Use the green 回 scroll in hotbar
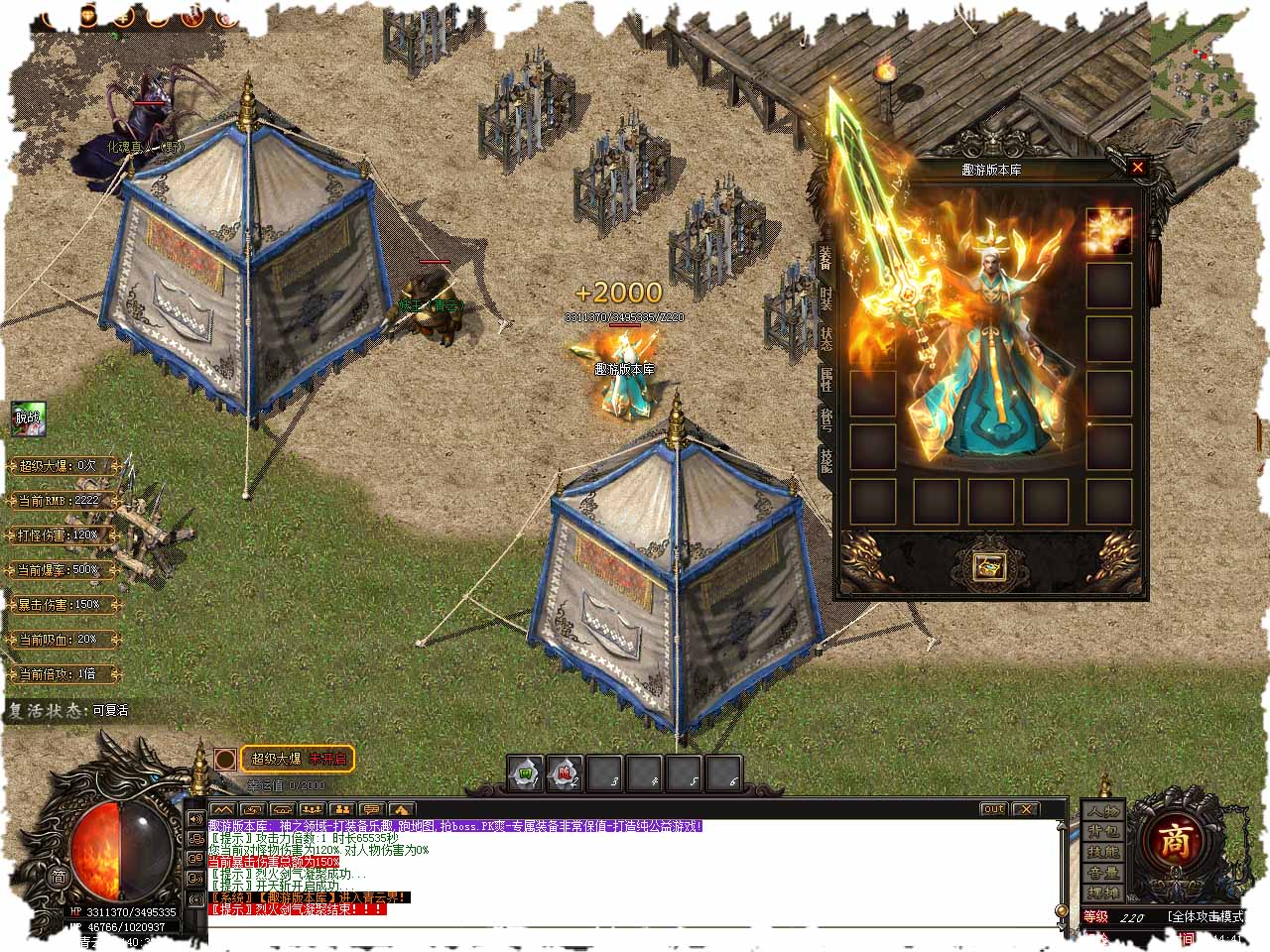 525,773
